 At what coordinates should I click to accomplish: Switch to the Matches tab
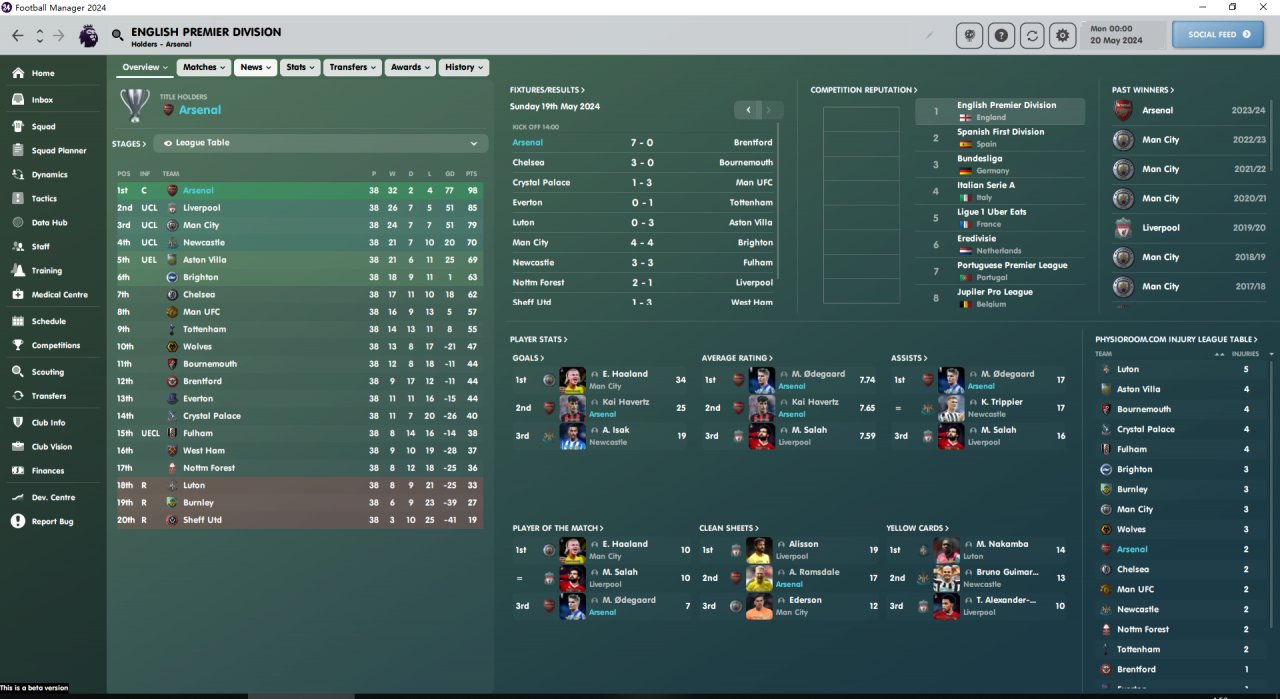tap(204, 67)
